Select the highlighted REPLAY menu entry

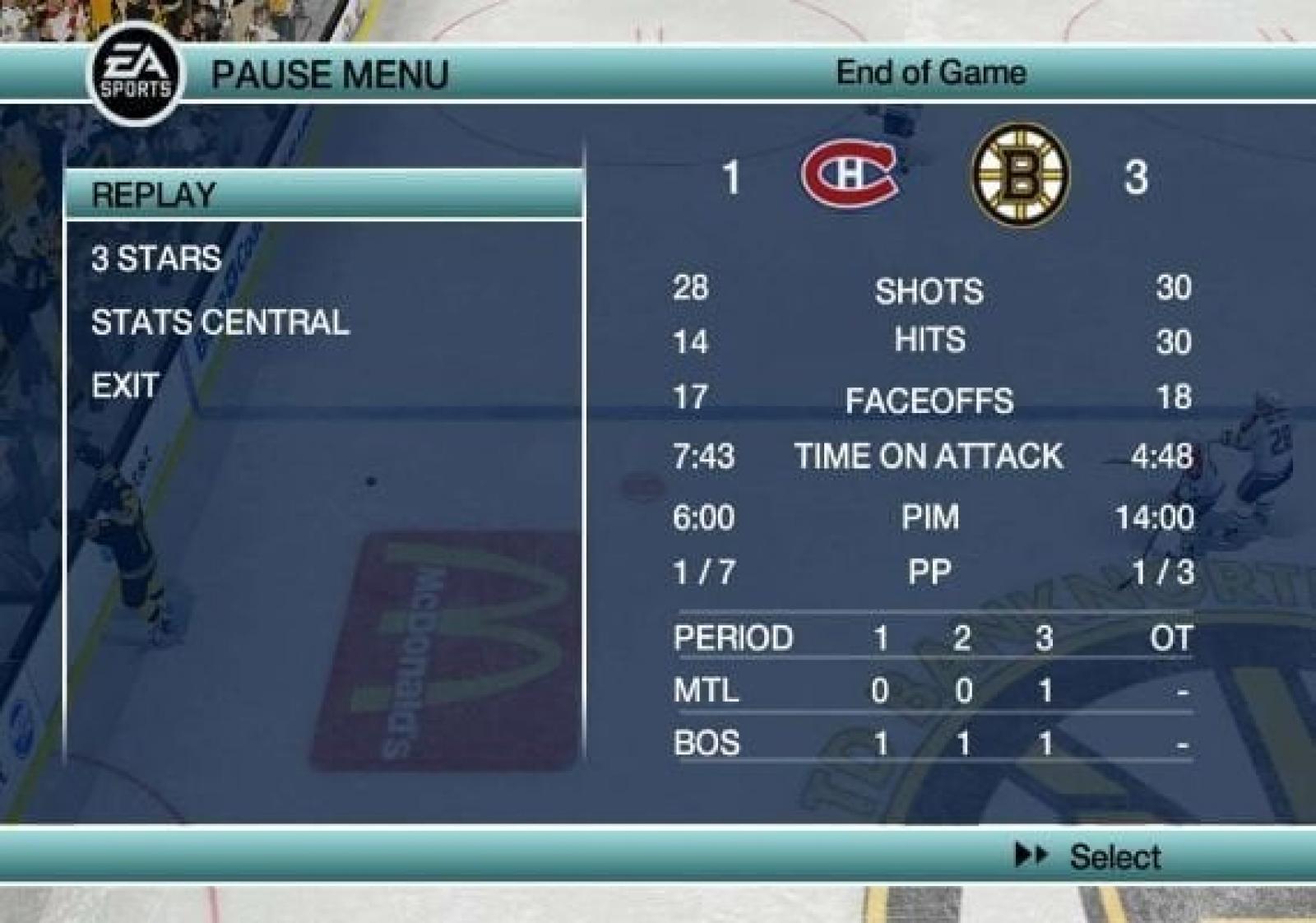(155, 195)
